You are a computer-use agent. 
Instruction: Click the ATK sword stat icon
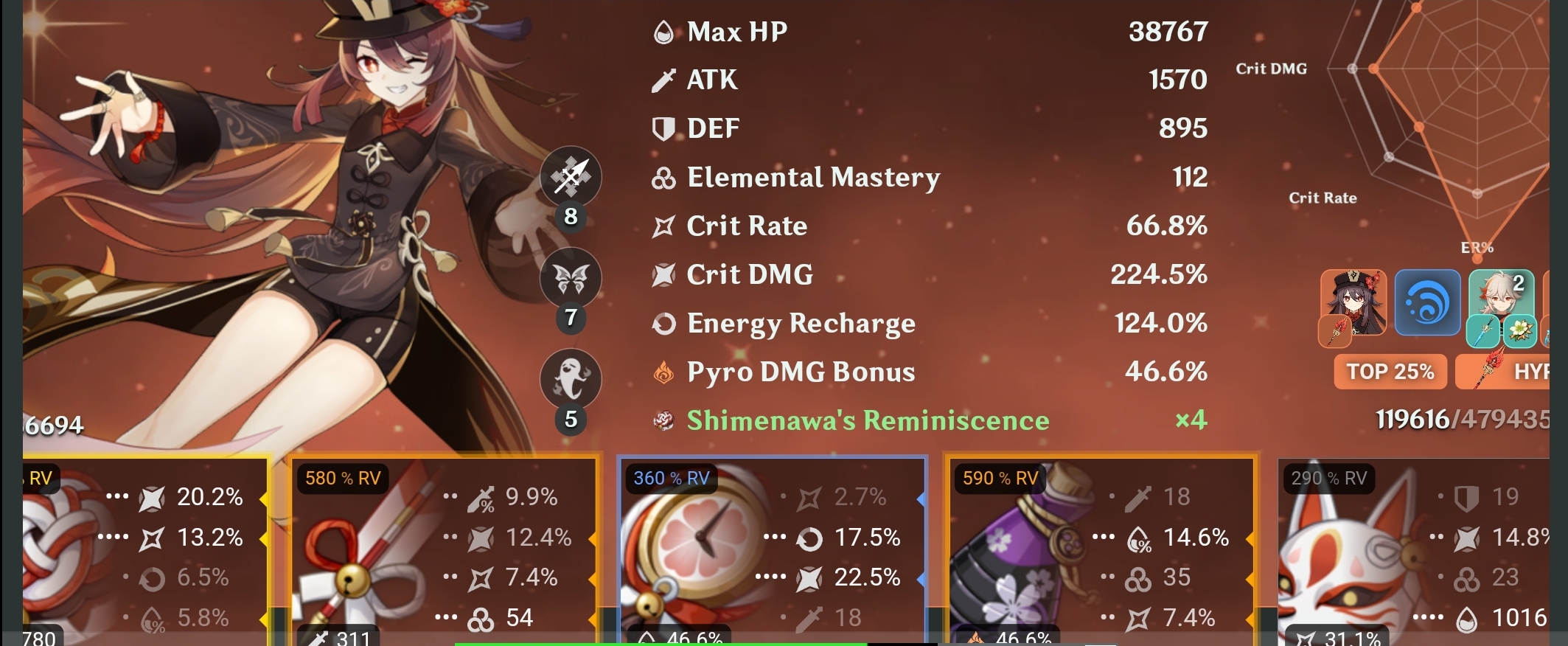662,80
